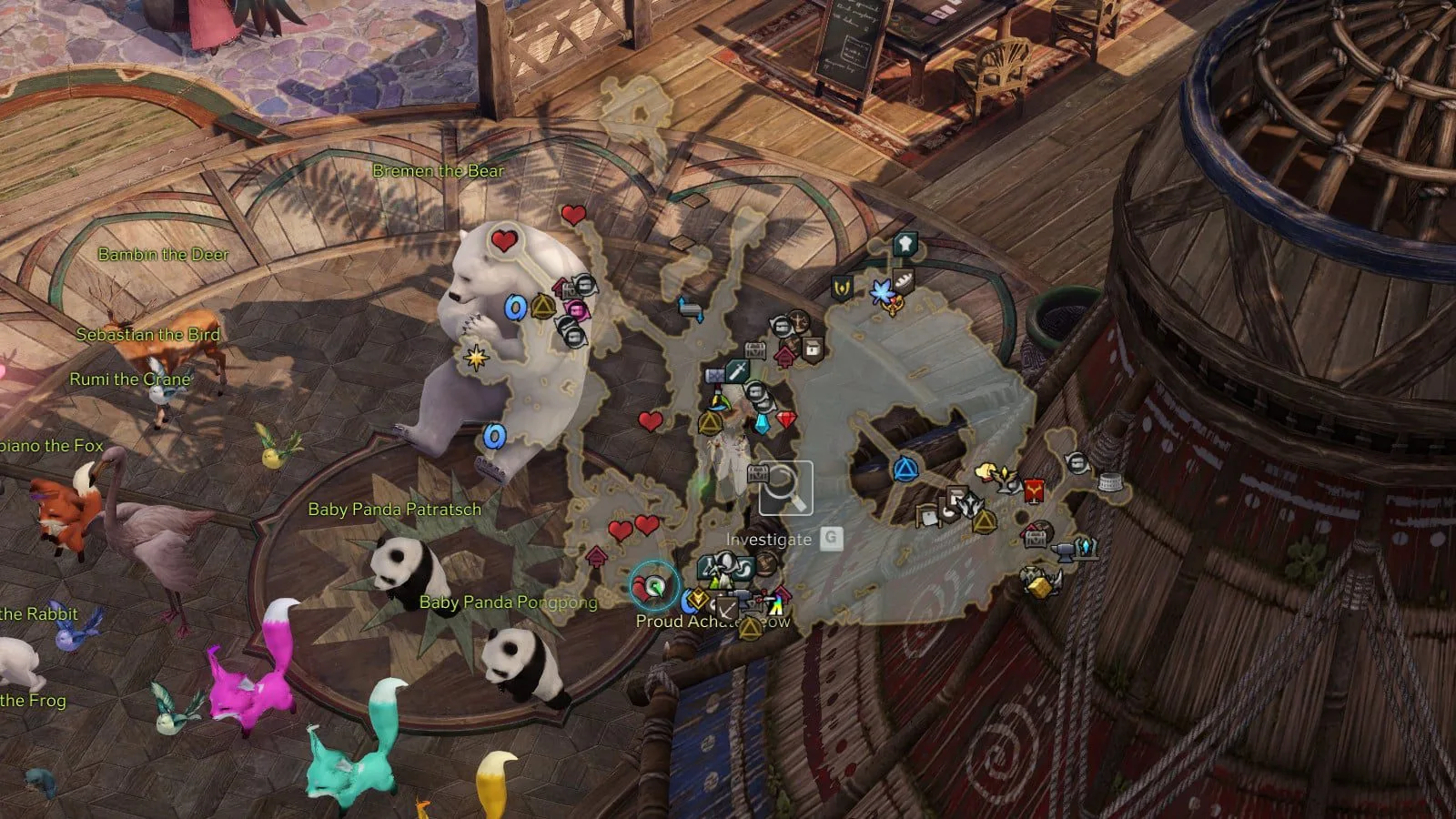Image resolution: width=1456 pixels, height=819 pixels.
Task: Click the yellow starburst map marker
Action: (x=474, y=356)
